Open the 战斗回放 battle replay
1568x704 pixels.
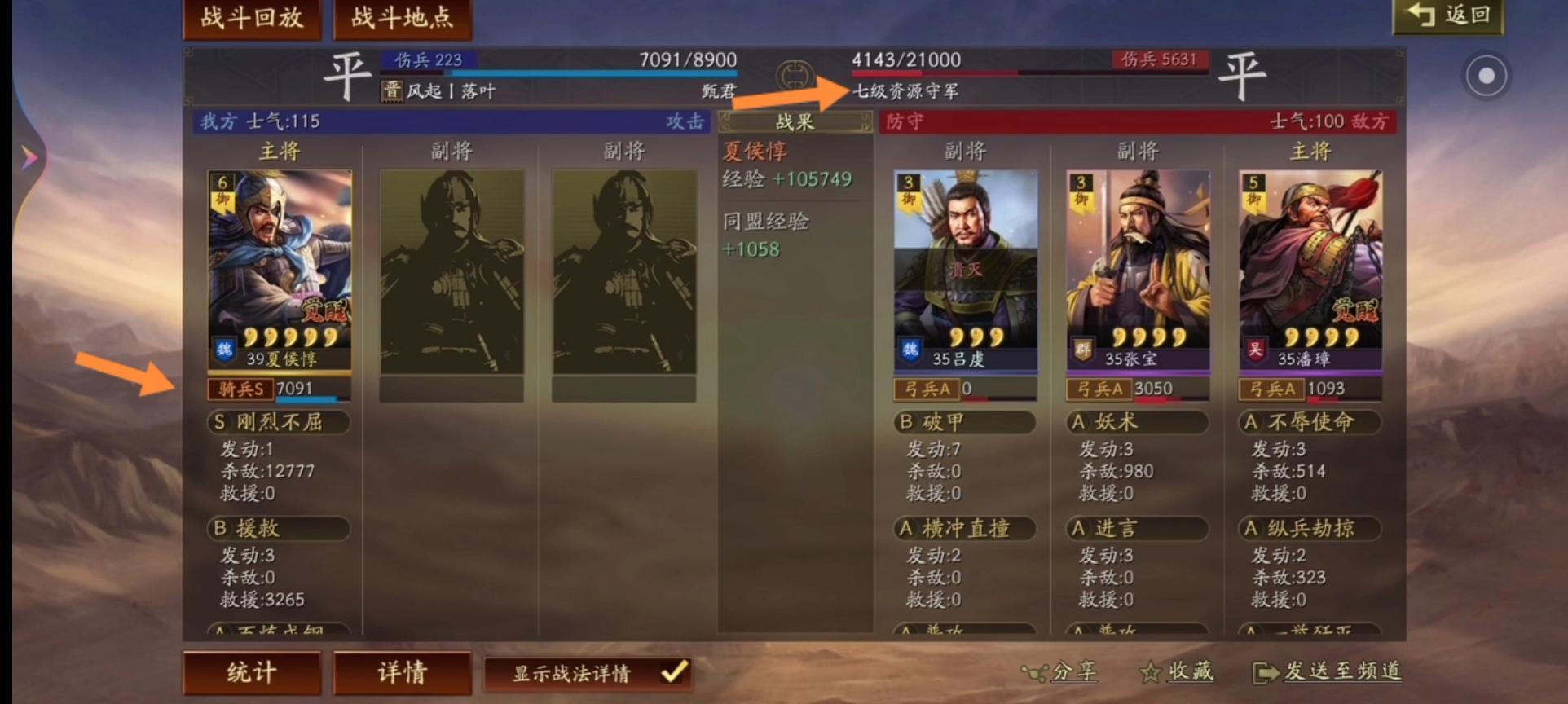(251, 20)
